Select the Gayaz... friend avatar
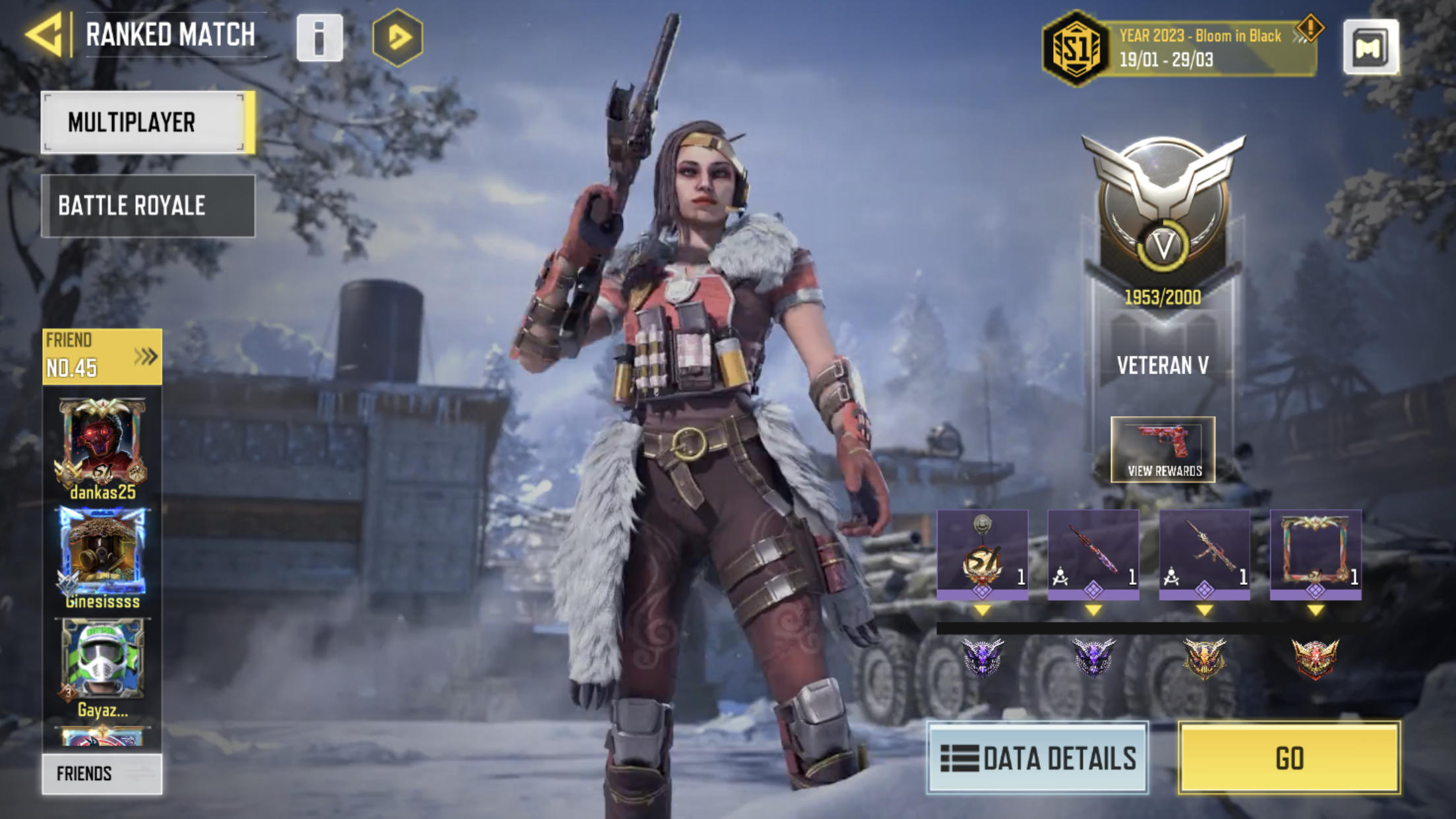This screenshot has width=1456, height=819. point(102,659)
